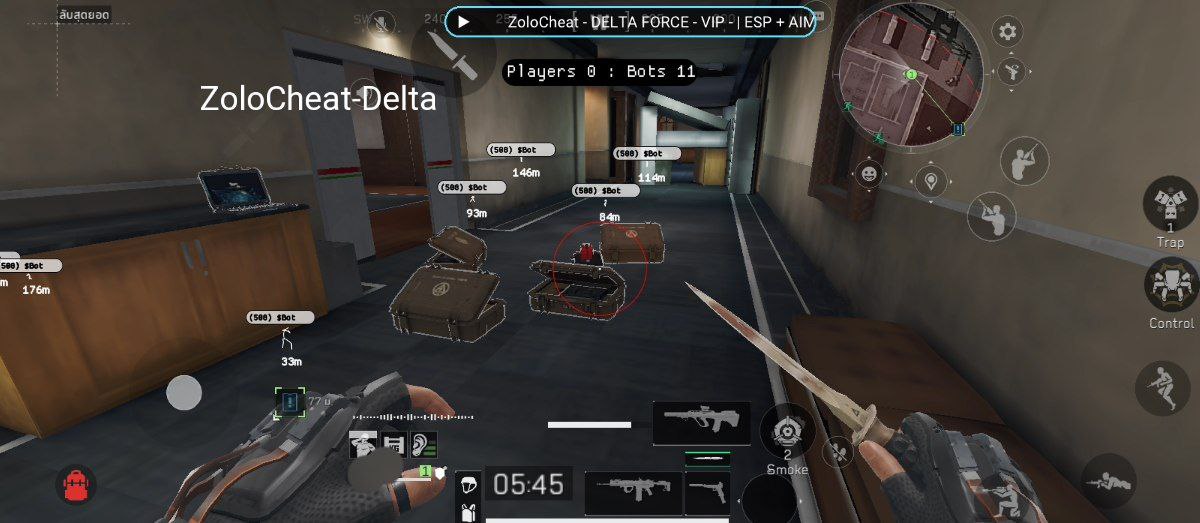The width and height of the screenshot is (1200, 523).
Task: Select the bullpup assault rifle slot
Action: (x=701, y=423)
